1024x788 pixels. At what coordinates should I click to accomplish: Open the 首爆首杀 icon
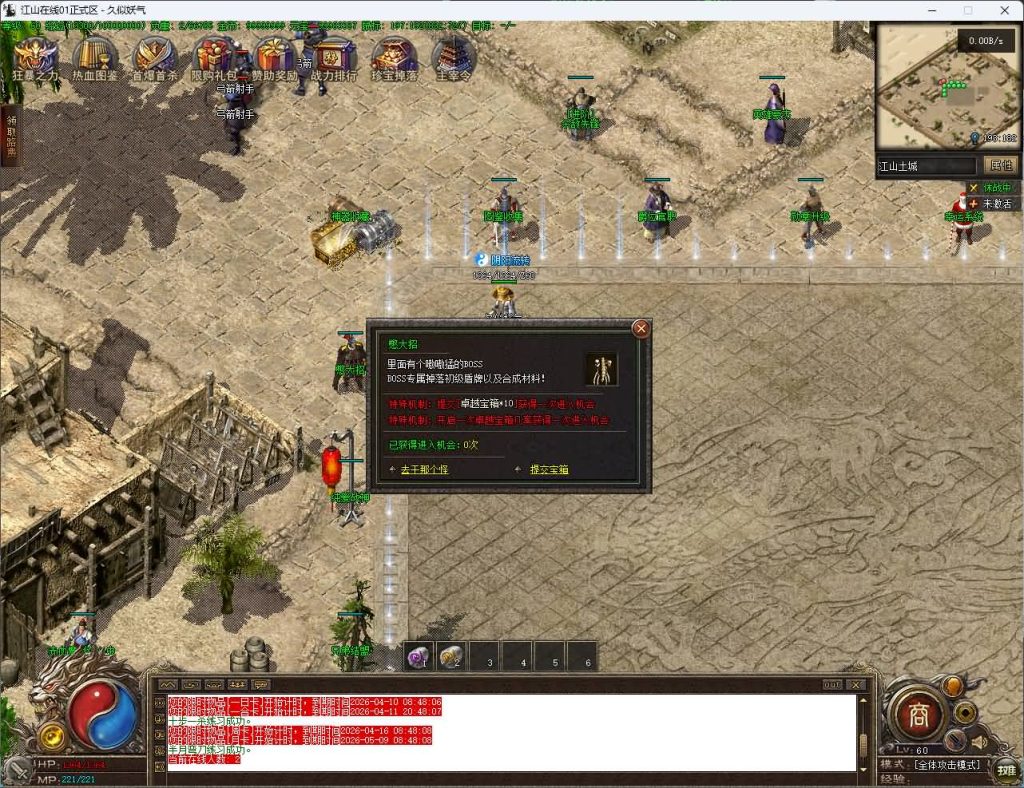tap(154, 58)
